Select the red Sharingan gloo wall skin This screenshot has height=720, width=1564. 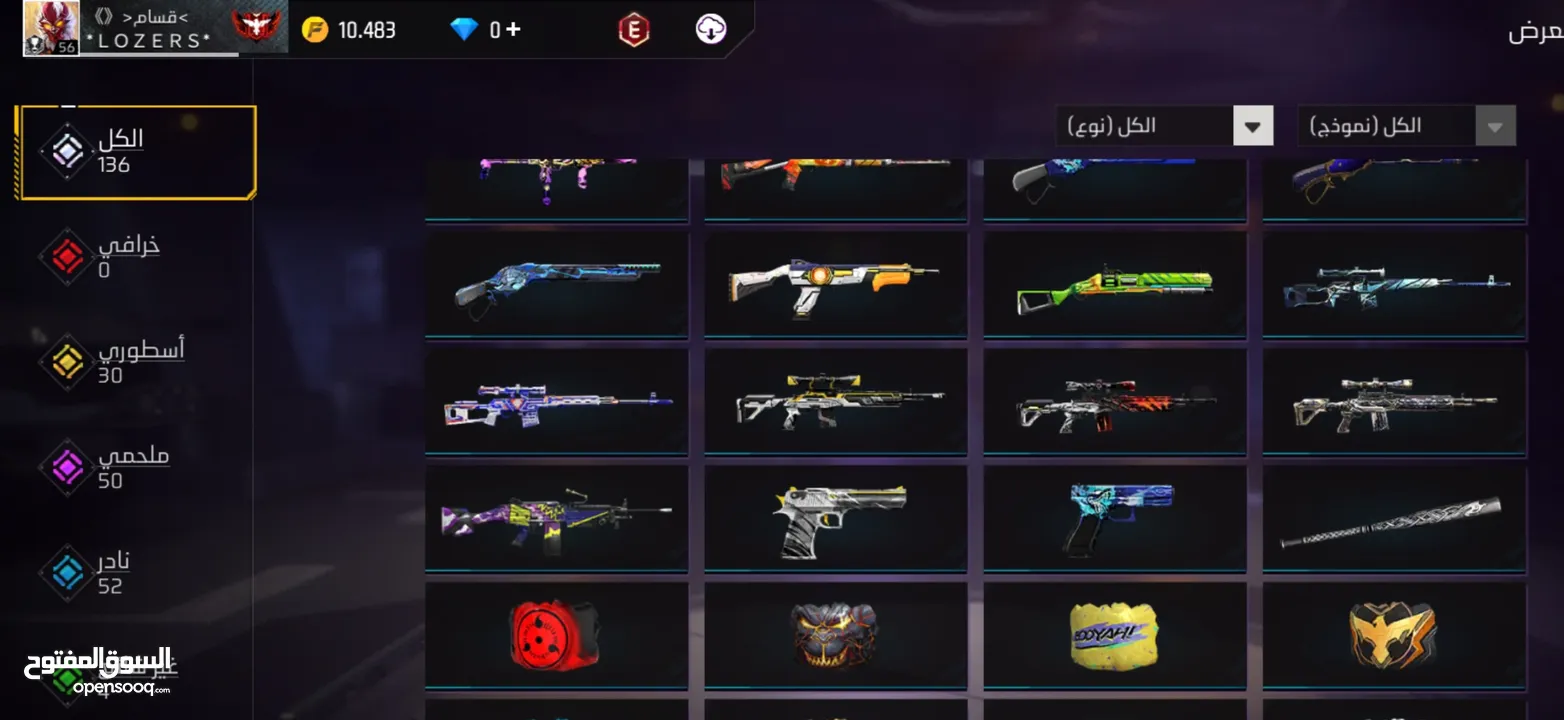click(x=556, y=634)
